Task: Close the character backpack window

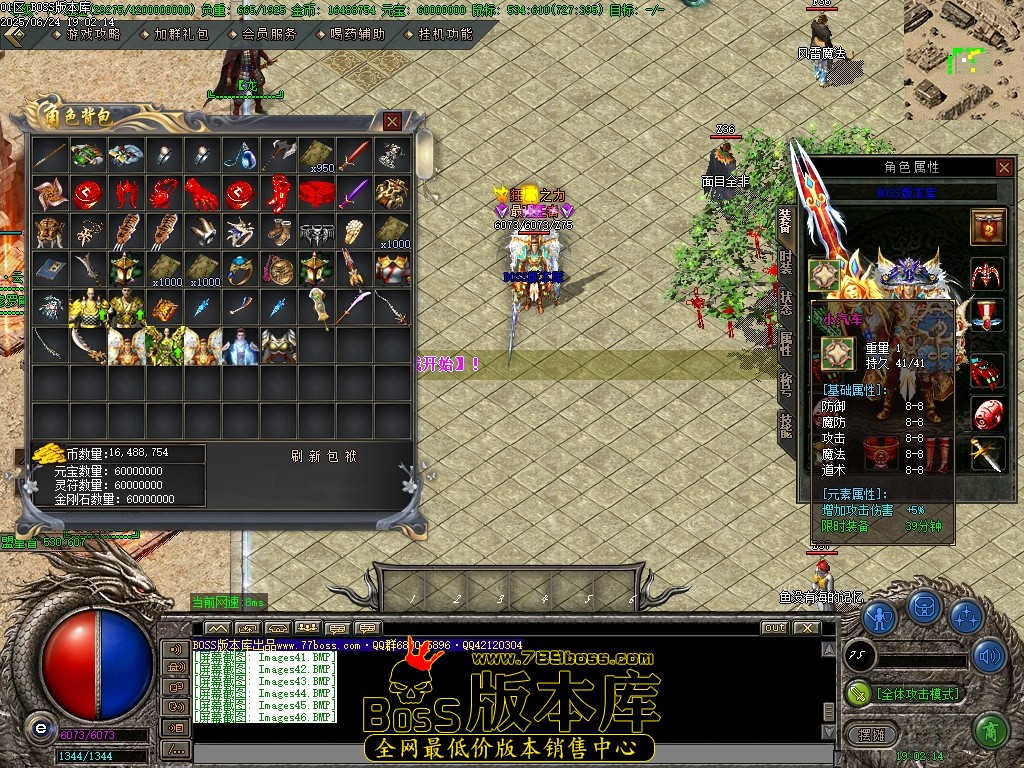Action: (x=392, y=121)
